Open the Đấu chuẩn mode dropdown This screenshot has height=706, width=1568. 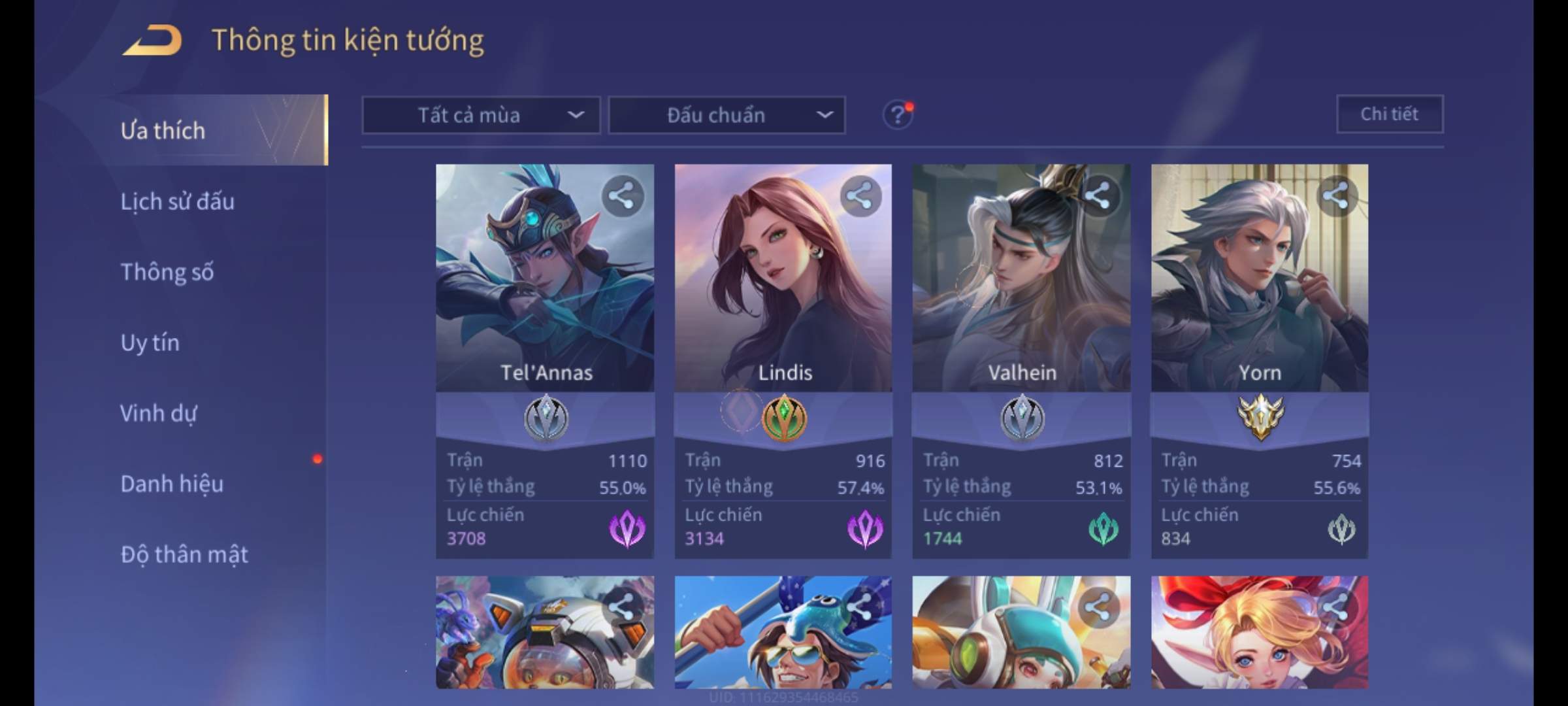pyautogui.click(x=727, y=116)
